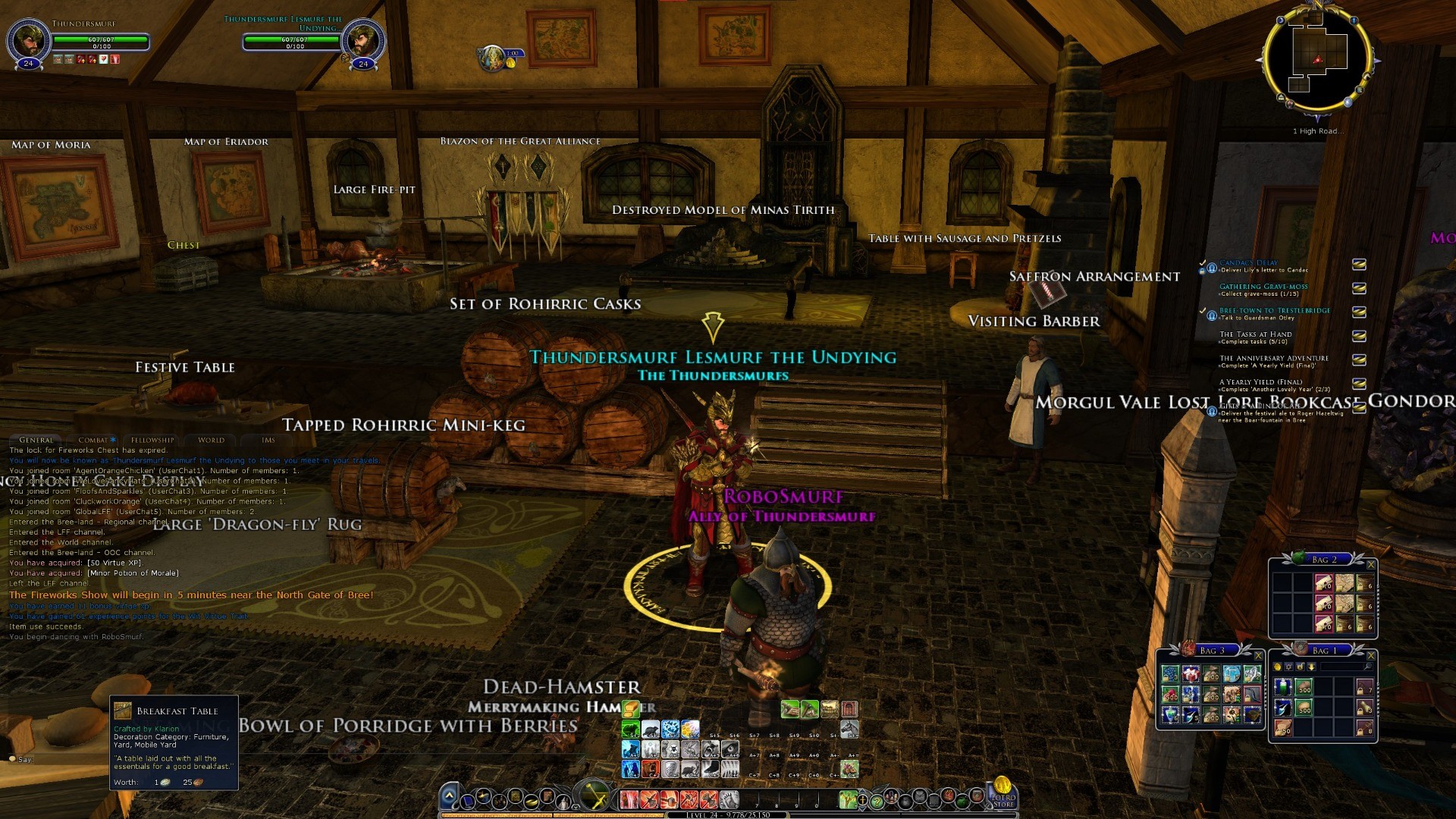
Task: Click the minimap
Action: tap(1318, 61)
